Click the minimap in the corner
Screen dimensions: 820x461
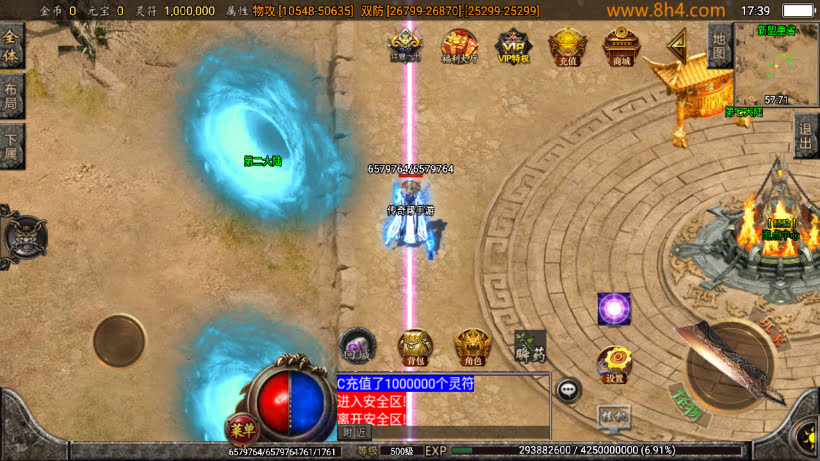(x=777, y=65)
